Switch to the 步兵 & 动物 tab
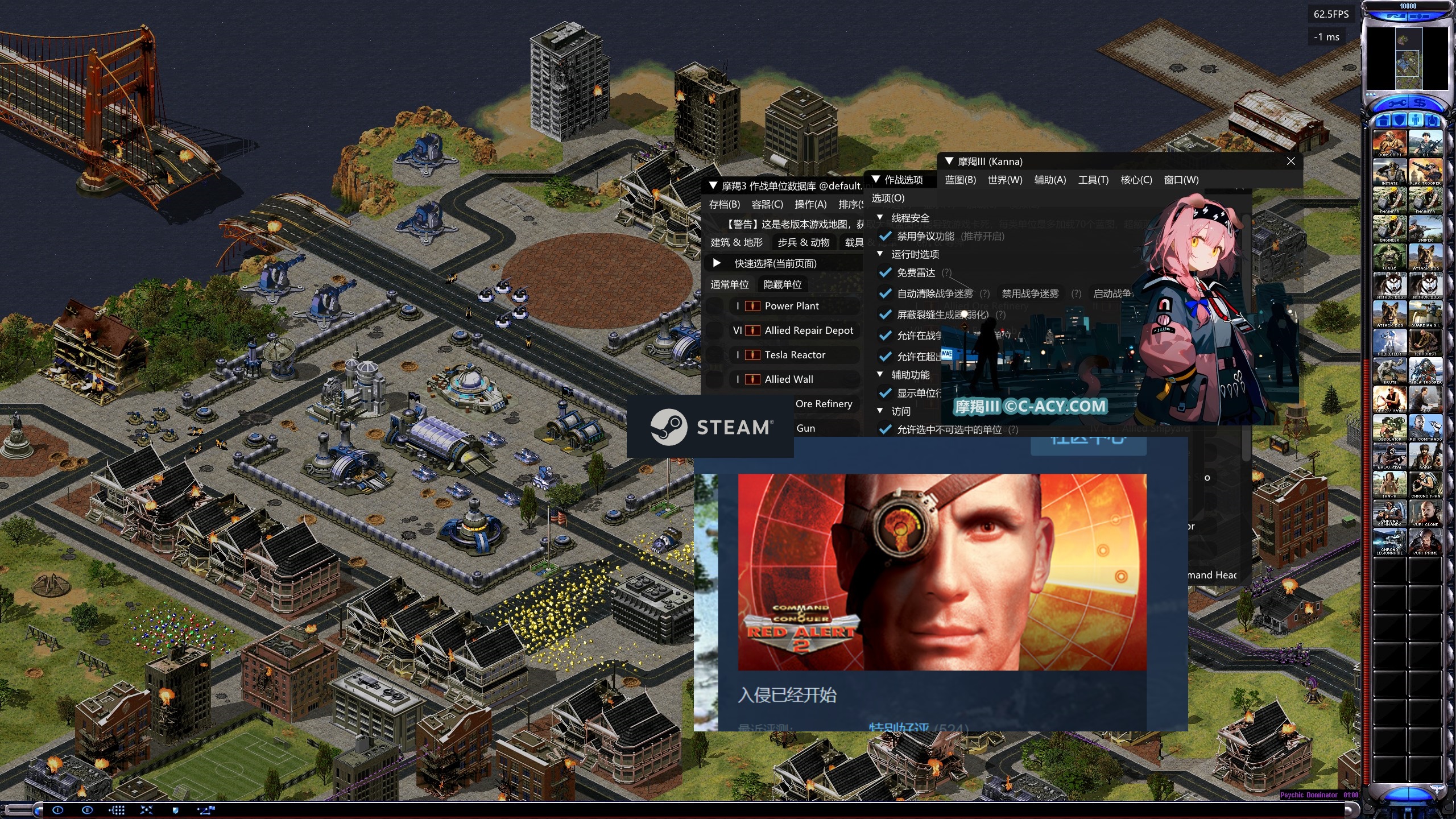Image resolution: width=1456 pixels, height=819 pixels. (x=803, y=242)
